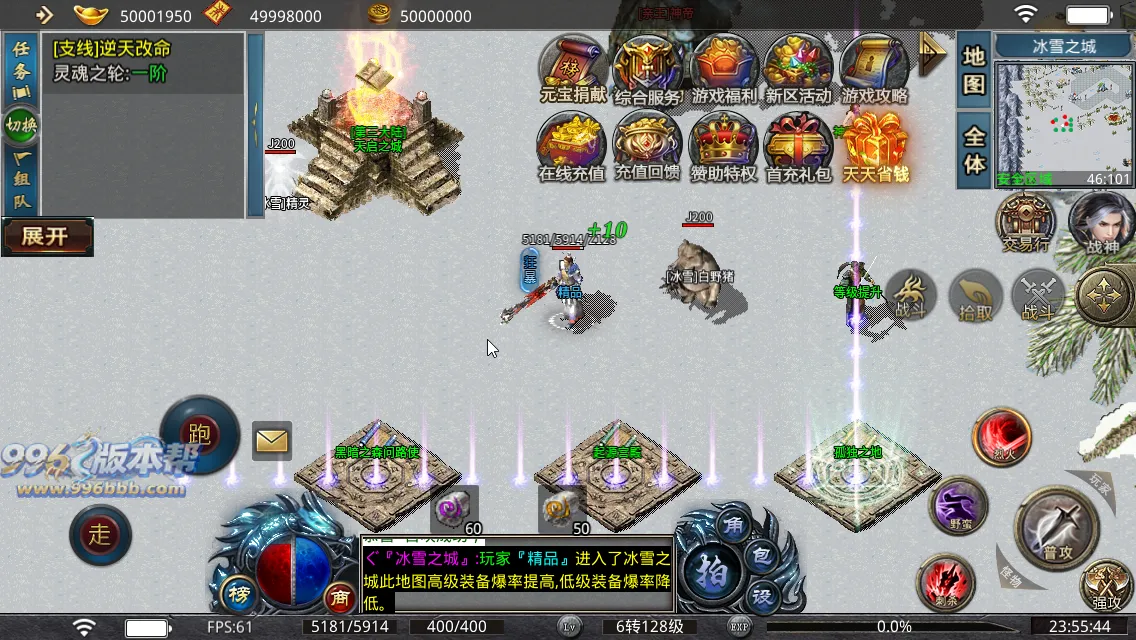Open the 新区活动 events icon

(799, 70)
